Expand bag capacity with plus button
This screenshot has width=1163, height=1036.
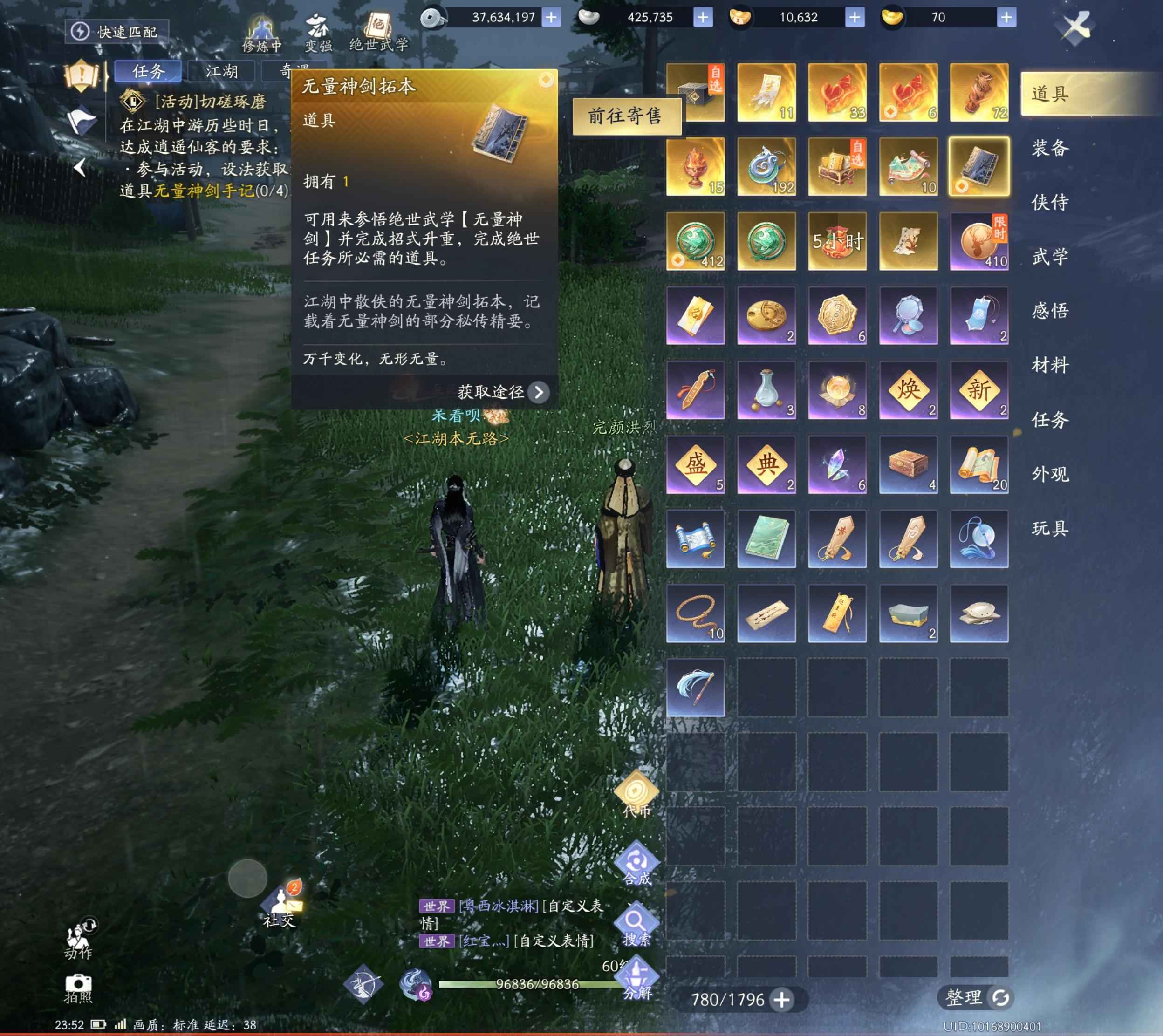click(x=782, y=999)
